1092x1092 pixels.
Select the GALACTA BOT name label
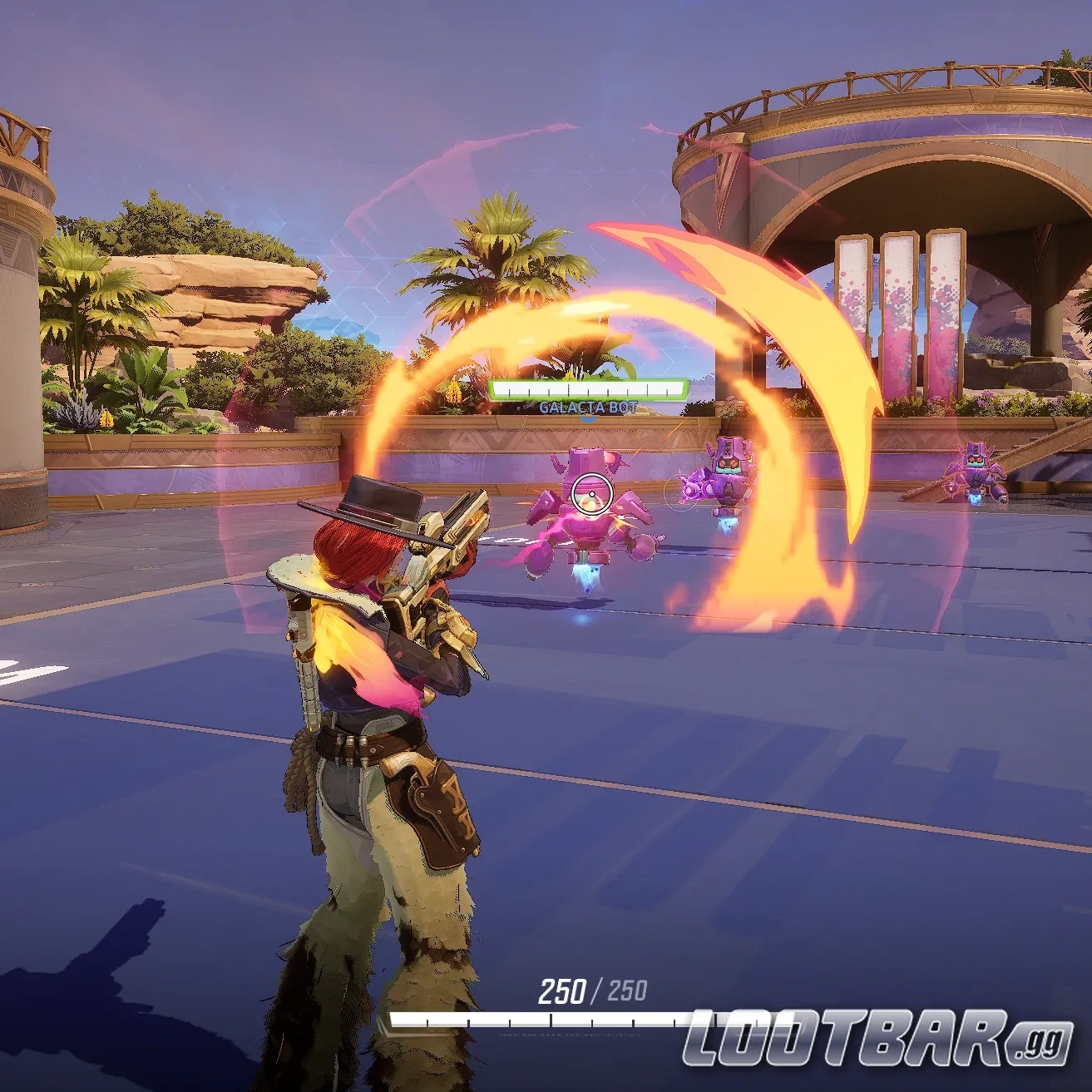[x=586, y=406]
